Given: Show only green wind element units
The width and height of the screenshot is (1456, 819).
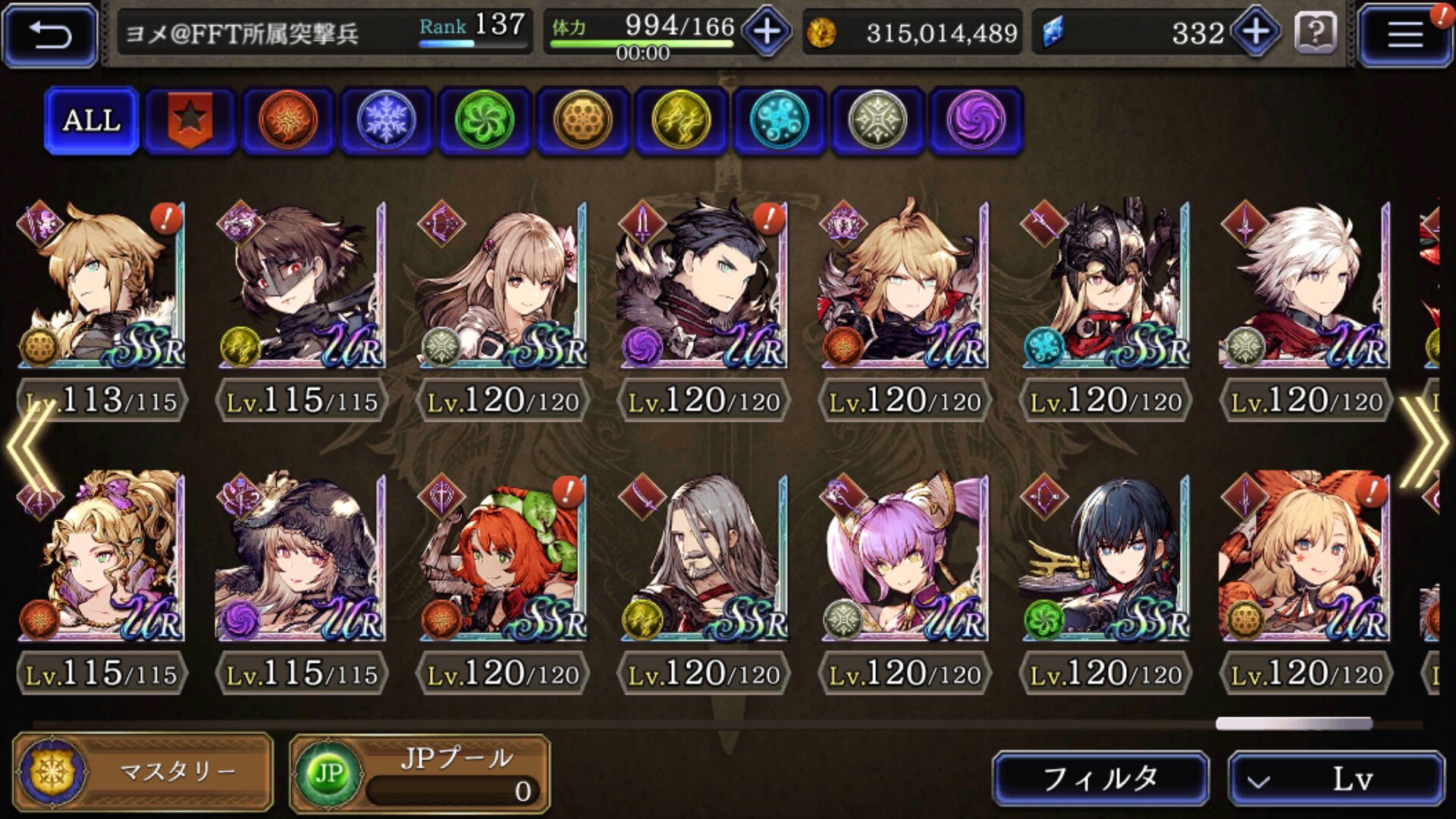Looking at the screenshot, I should pyautogui.click(x=484, y=120).
